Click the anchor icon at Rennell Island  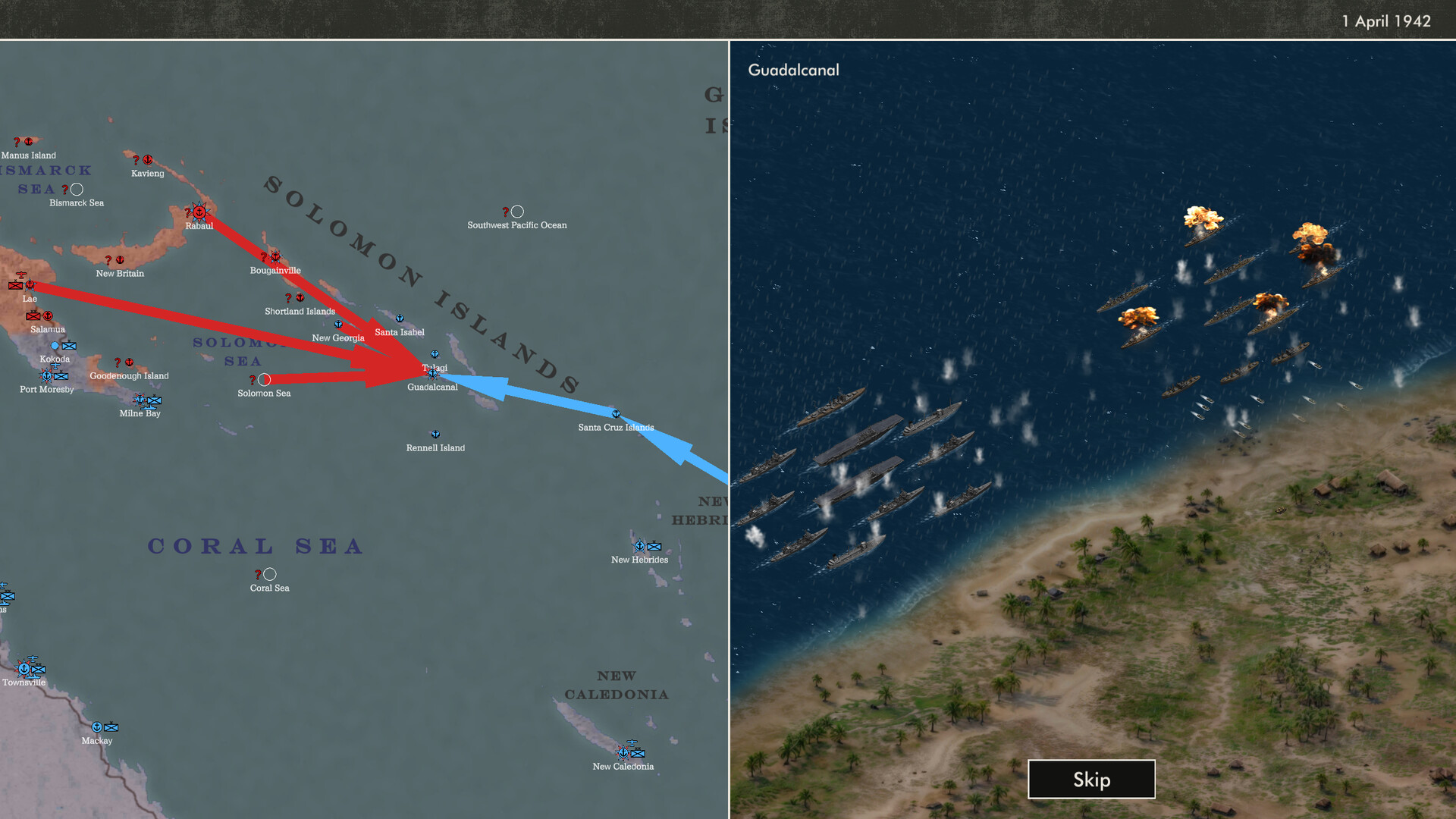coord(435,435)
